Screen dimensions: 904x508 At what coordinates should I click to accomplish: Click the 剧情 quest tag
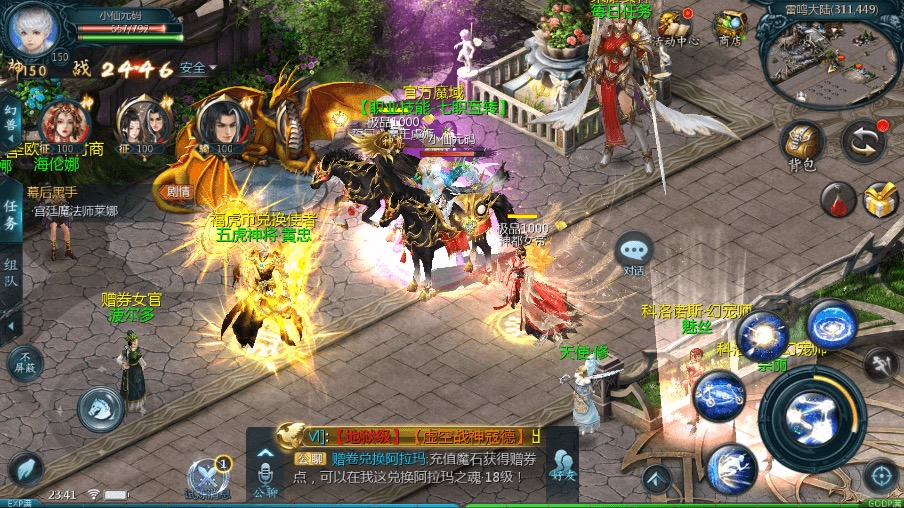point(178,192)
